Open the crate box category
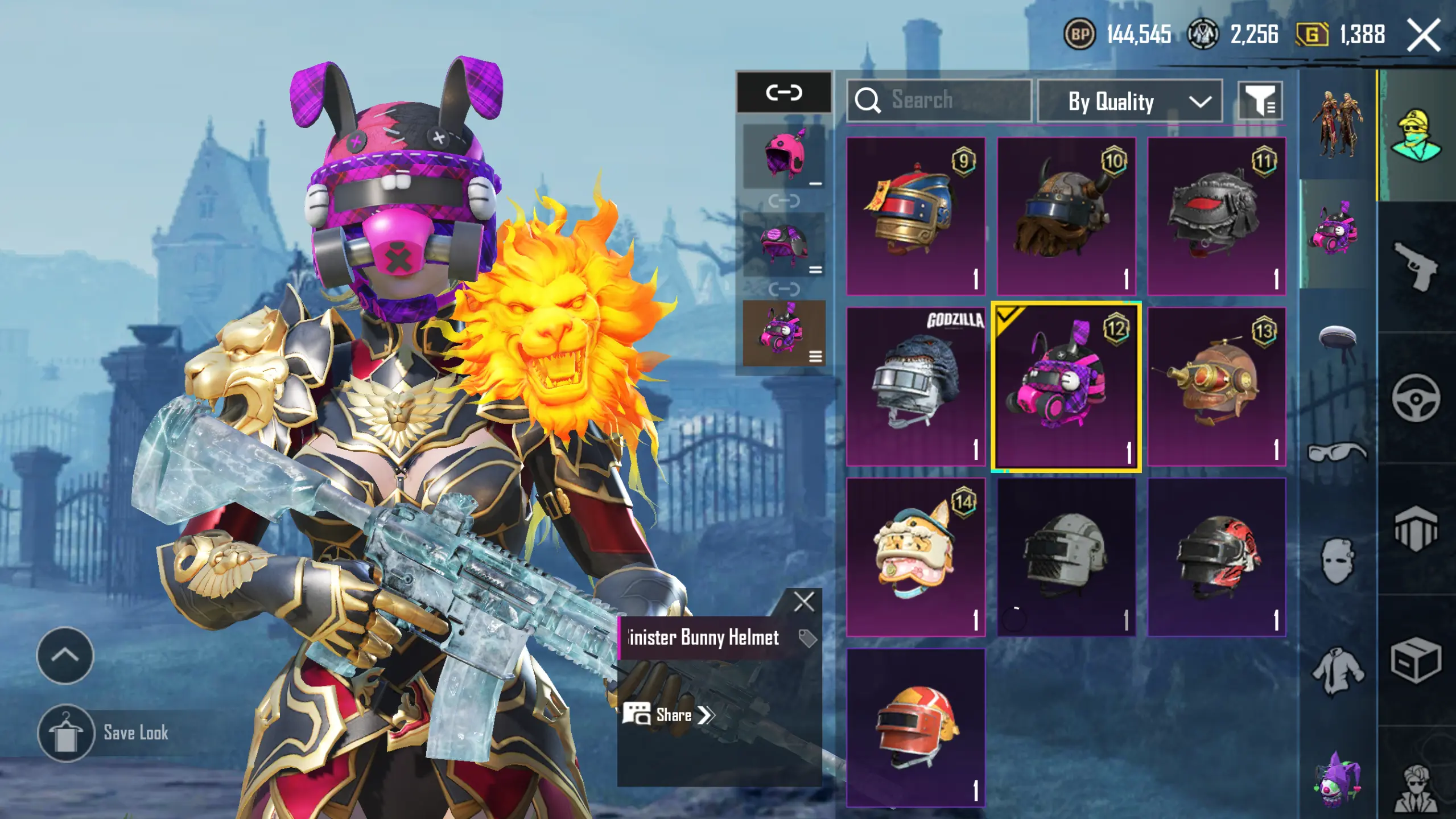The image size is (1456, 819). pos(1416,660)
